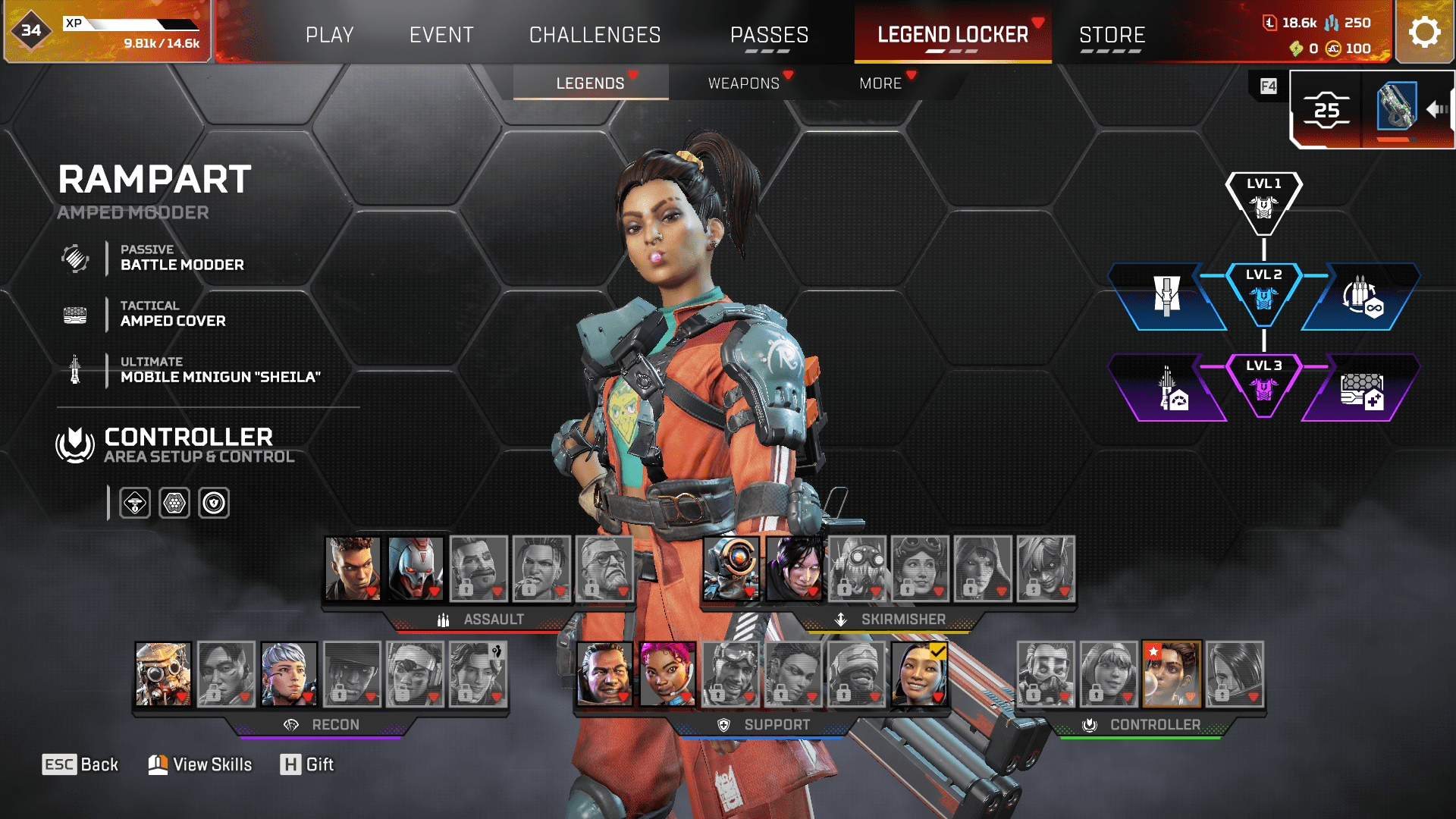Image resolution: width=1456 pixels, height=819 pixels.
Task: Select the Wraith legend portrait
Action: [794, 569]
